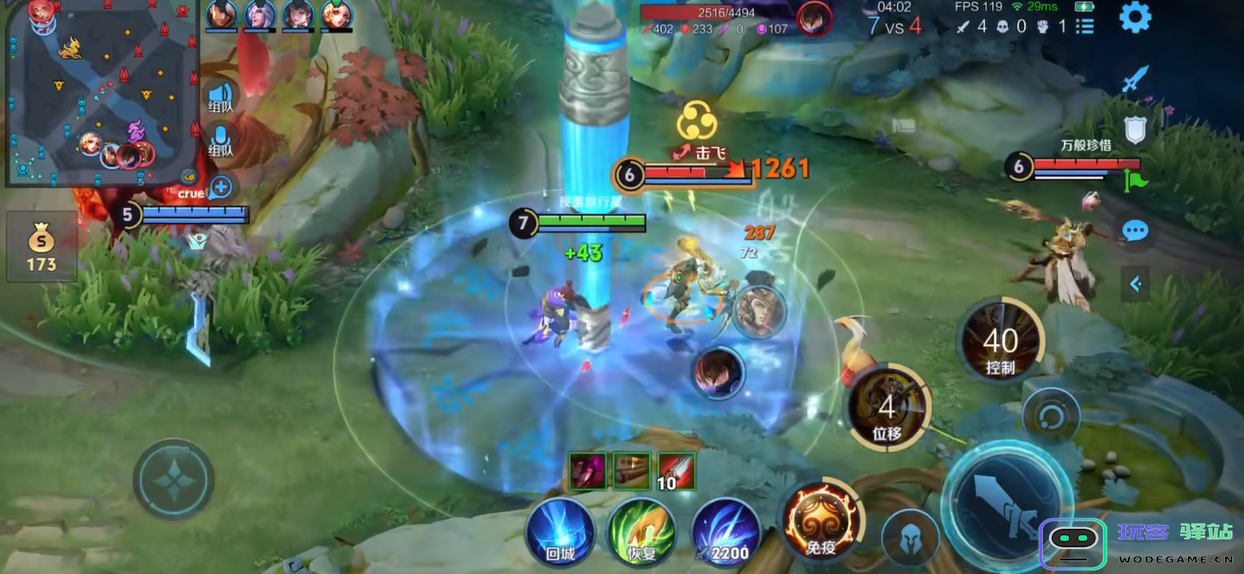
Task: Use the 恢复 heal ability
Action: (x=642, y=533)
